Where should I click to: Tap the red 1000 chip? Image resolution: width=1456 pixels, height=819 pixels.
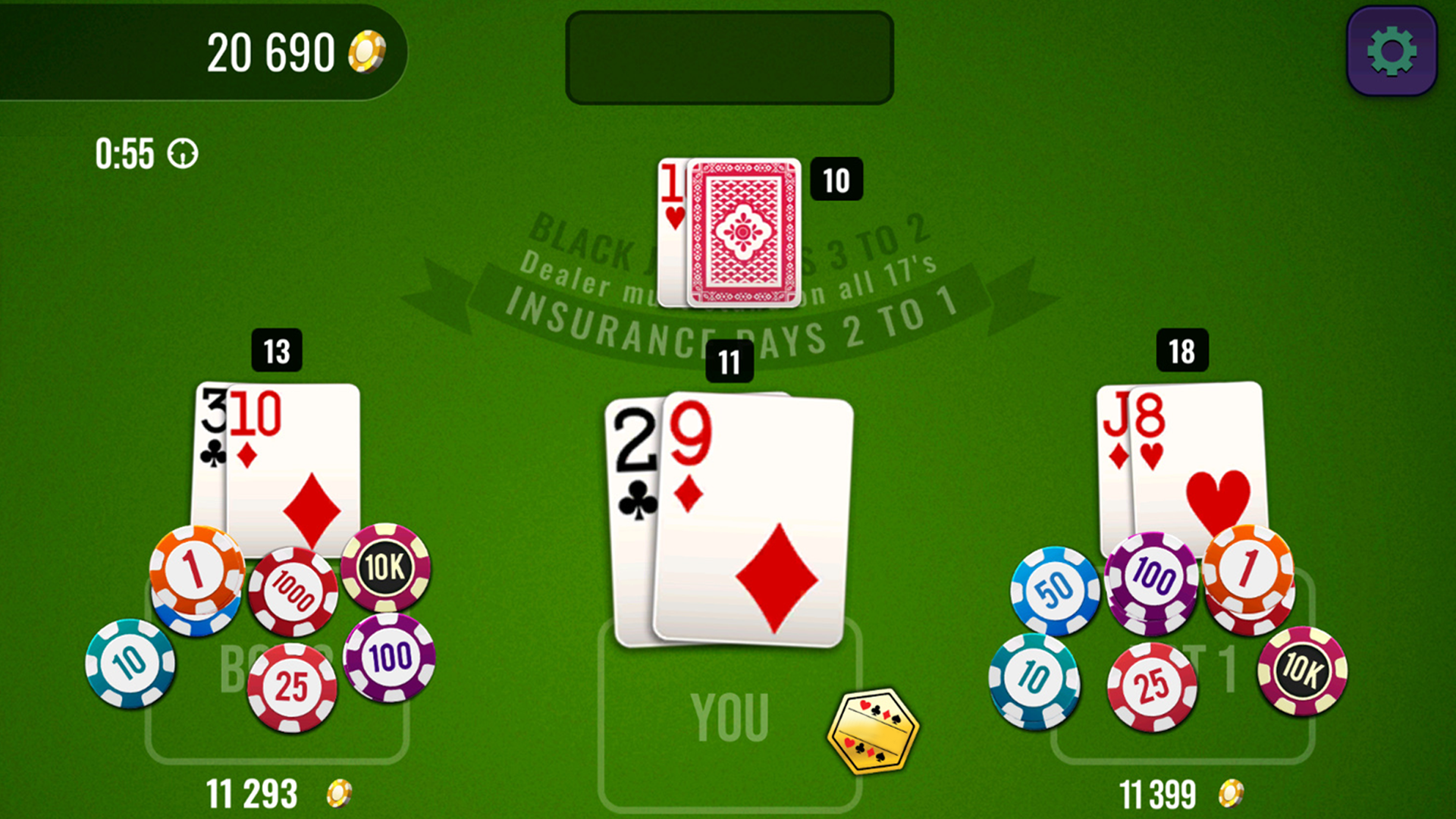tap(294, 588)
